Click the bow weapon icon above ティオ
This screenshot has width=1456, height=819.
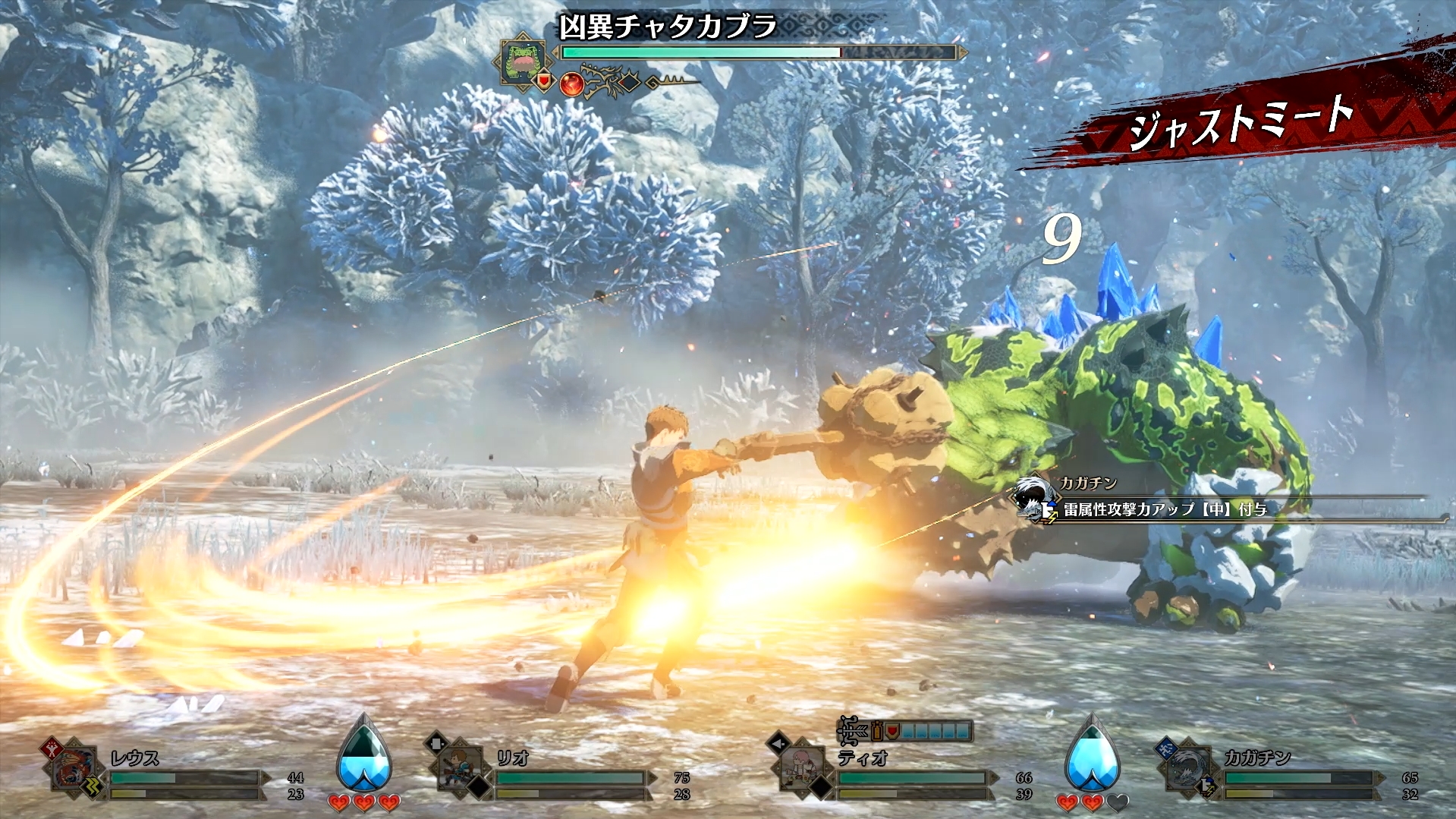click(853, 731)
